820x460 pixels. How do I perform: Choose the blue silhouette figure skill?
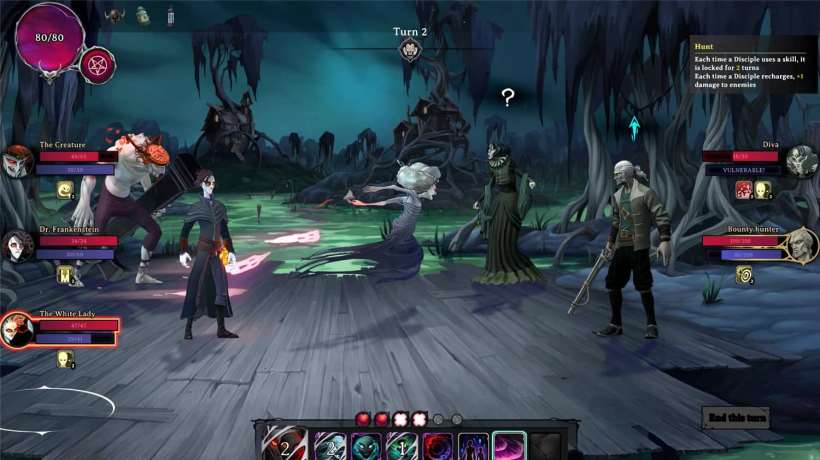(473, 446)
